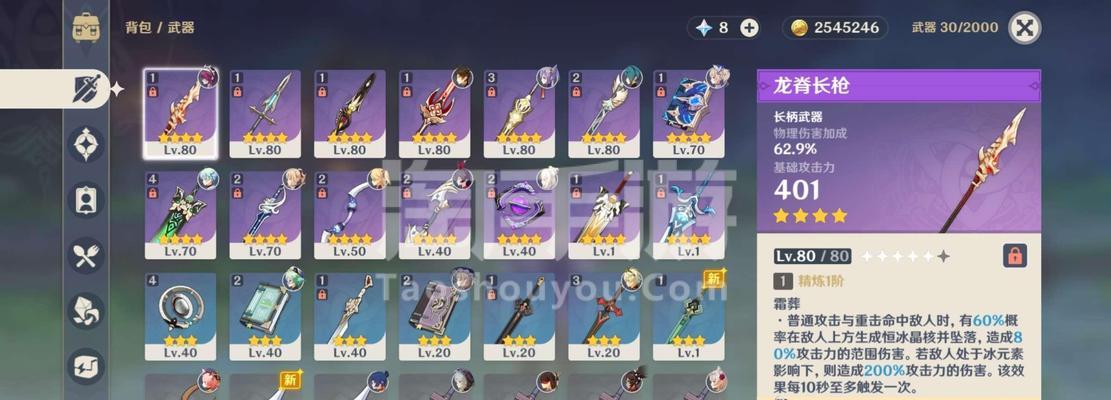Switch to the Food tab
The width and height of the screenshot is (1111, 400).
click(86, 255)
